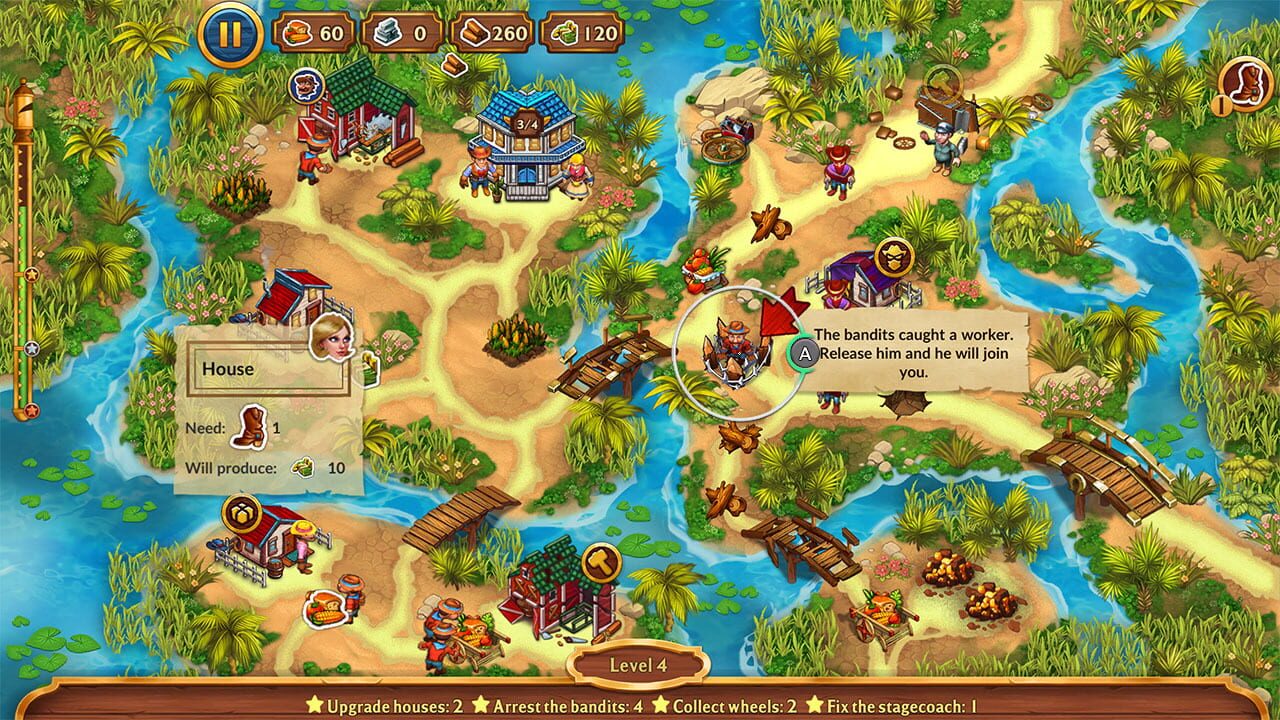Pause the game with the pause button
Image resolution: width=1280 pixels, height=720 pixels.
pyautogui.click(x=230, y=34)
